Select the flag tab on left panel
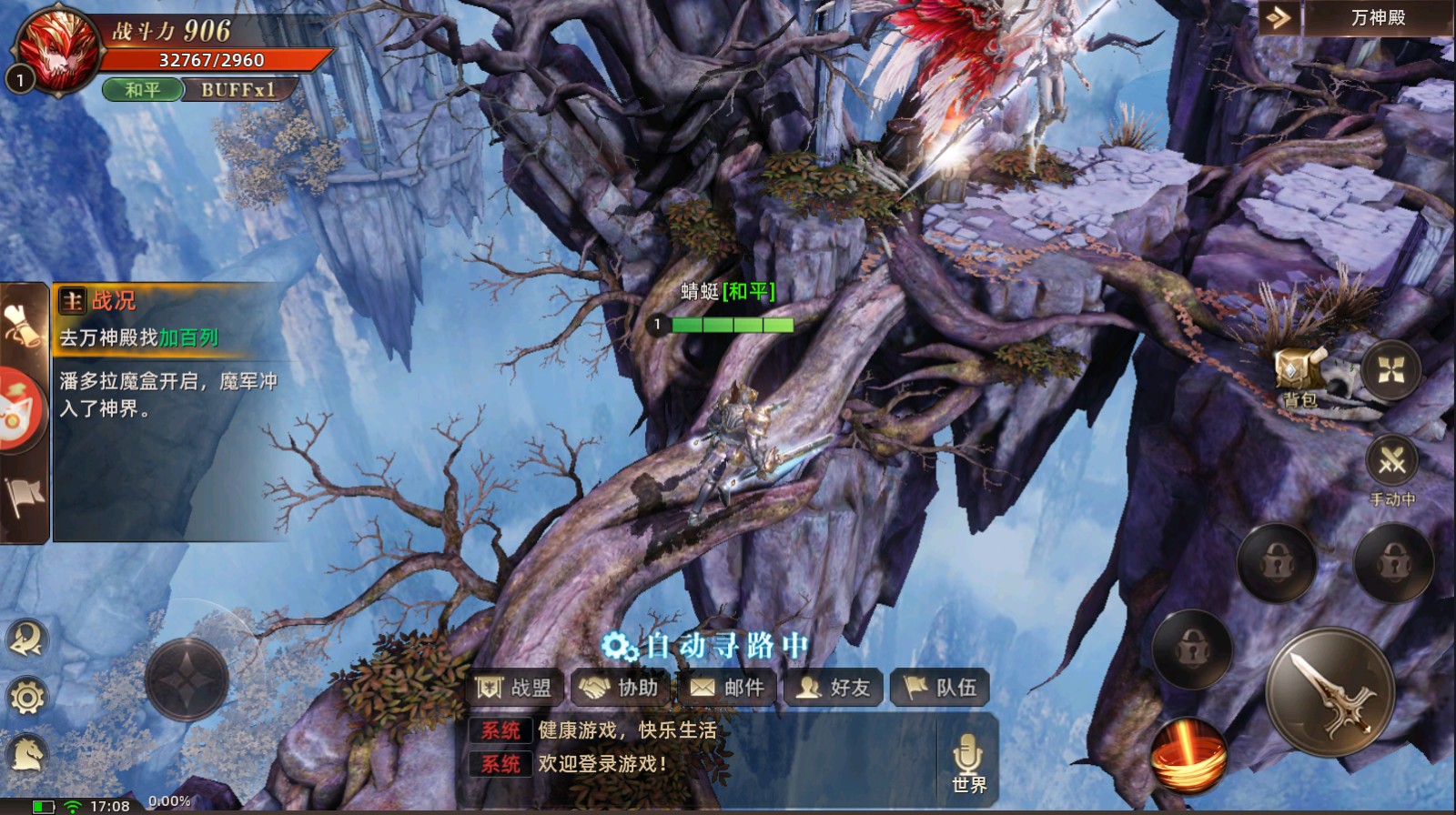 click(x=24, y=498)
